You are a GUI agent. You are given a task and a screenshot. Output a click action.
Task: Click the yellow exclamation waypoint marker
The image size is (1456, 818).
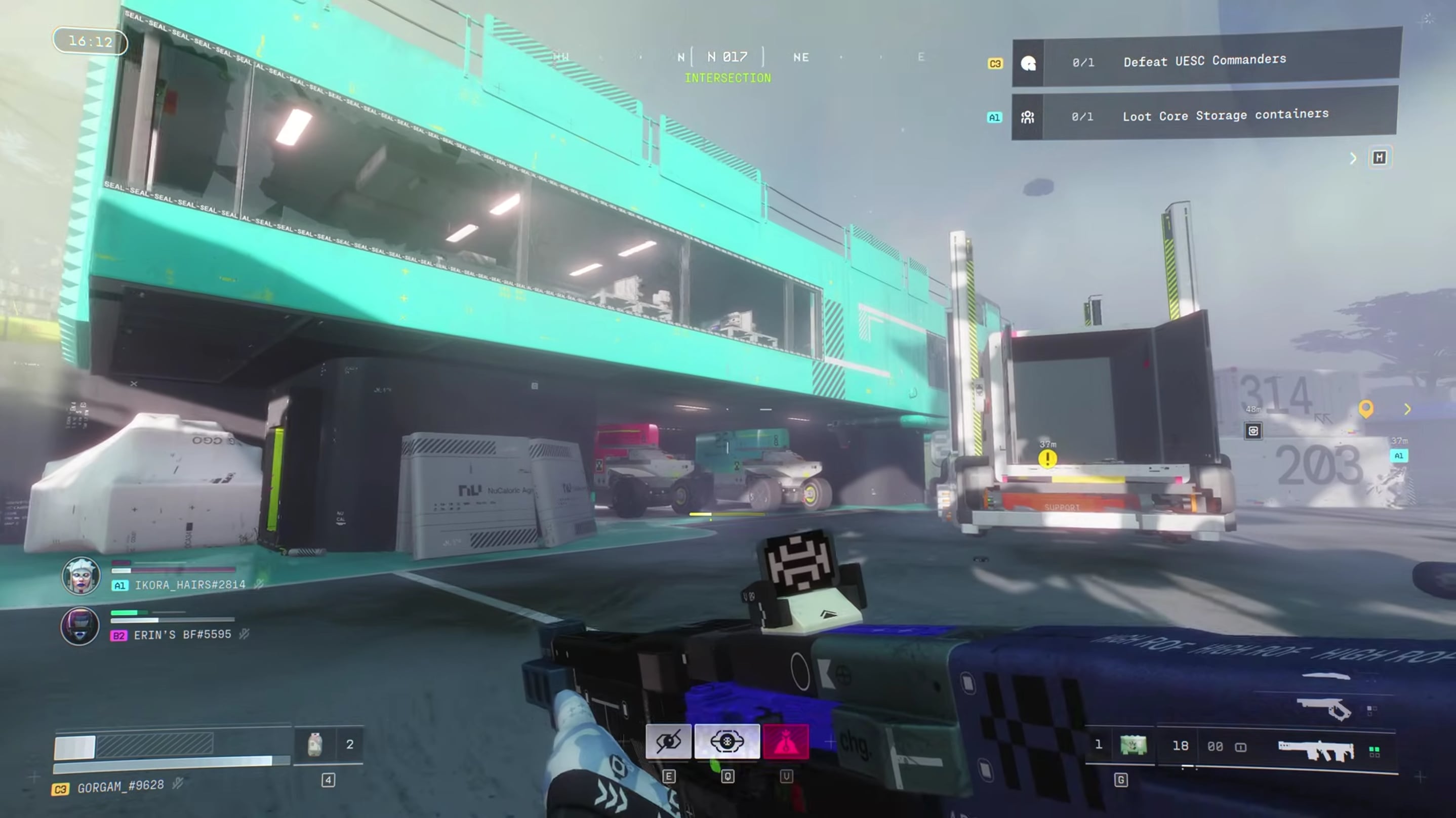(x=1047, y=459)
